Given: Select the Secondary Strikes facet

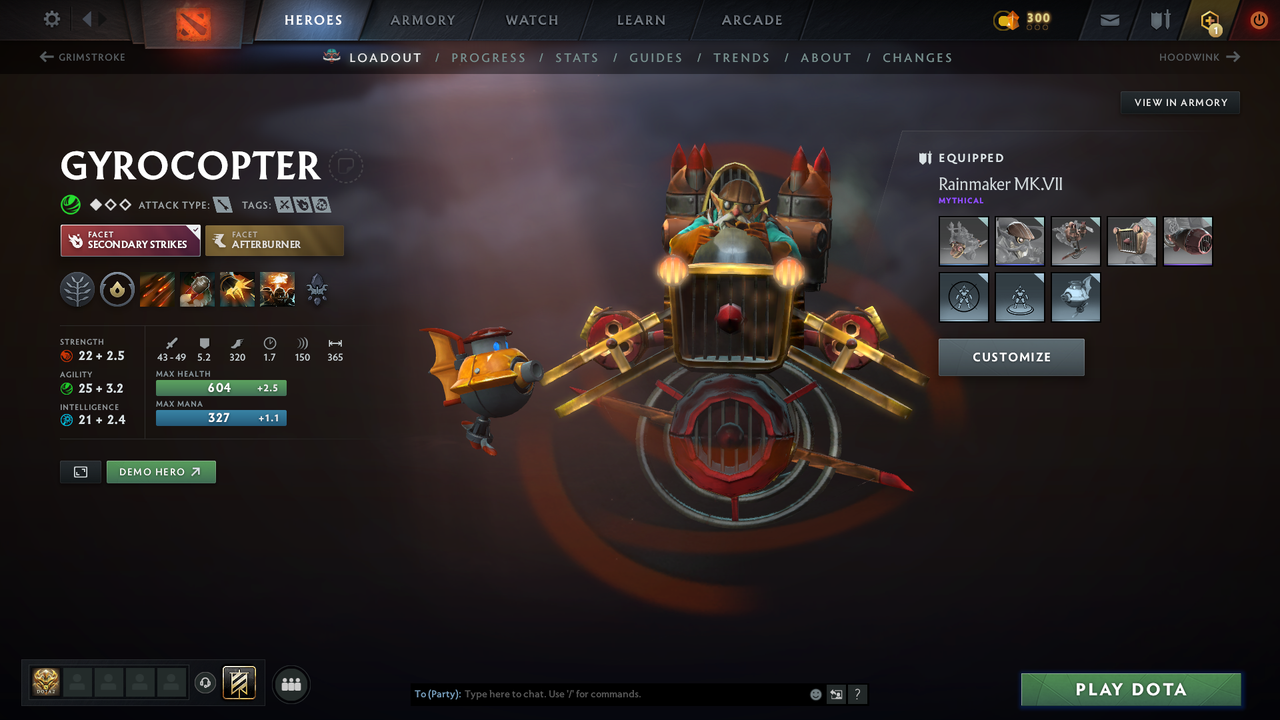Looking at the screenshot, I should click(130, 240).
